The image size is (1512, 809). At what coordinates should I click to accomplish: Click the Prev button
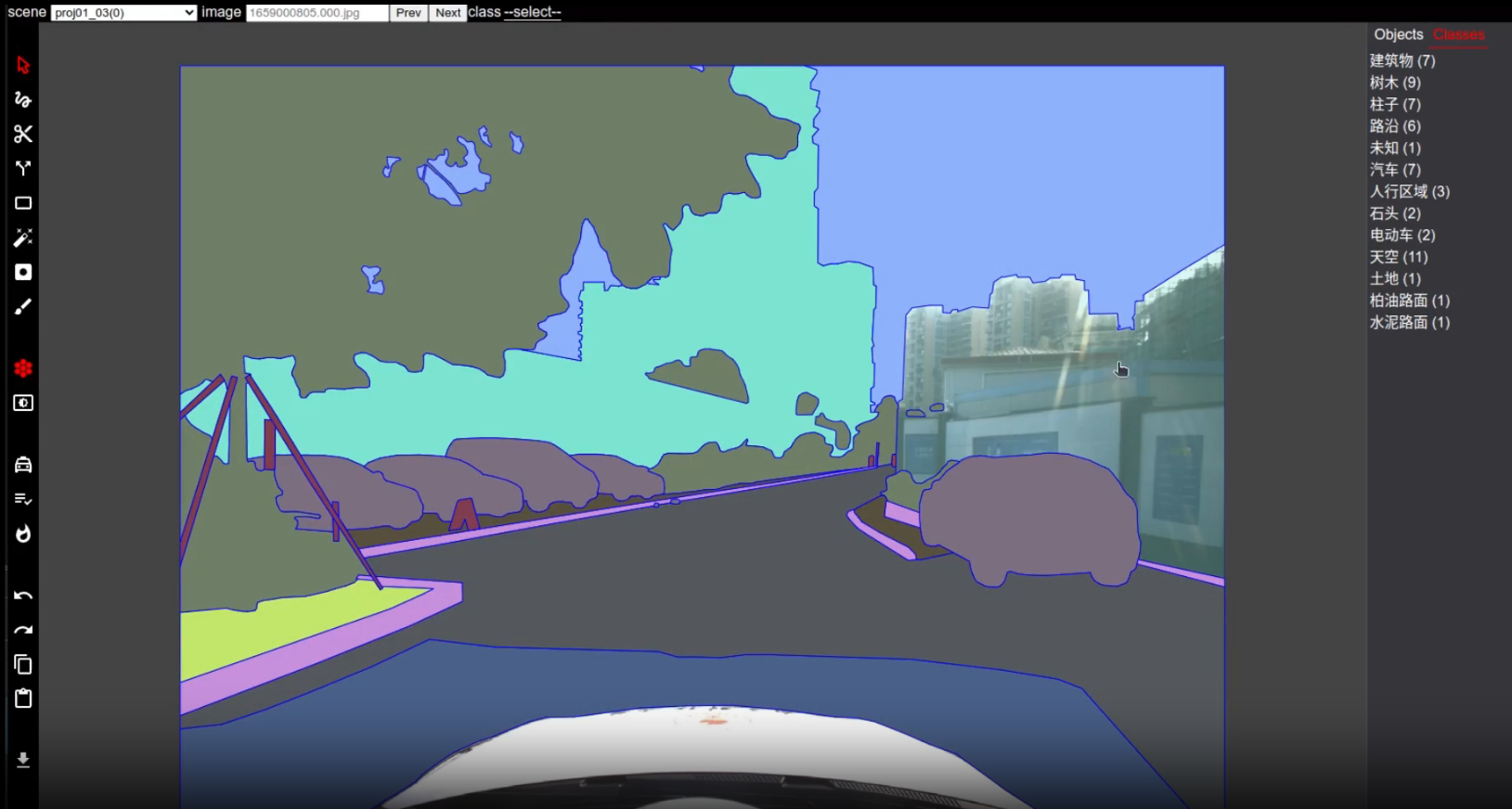click(x=407, y=12)
